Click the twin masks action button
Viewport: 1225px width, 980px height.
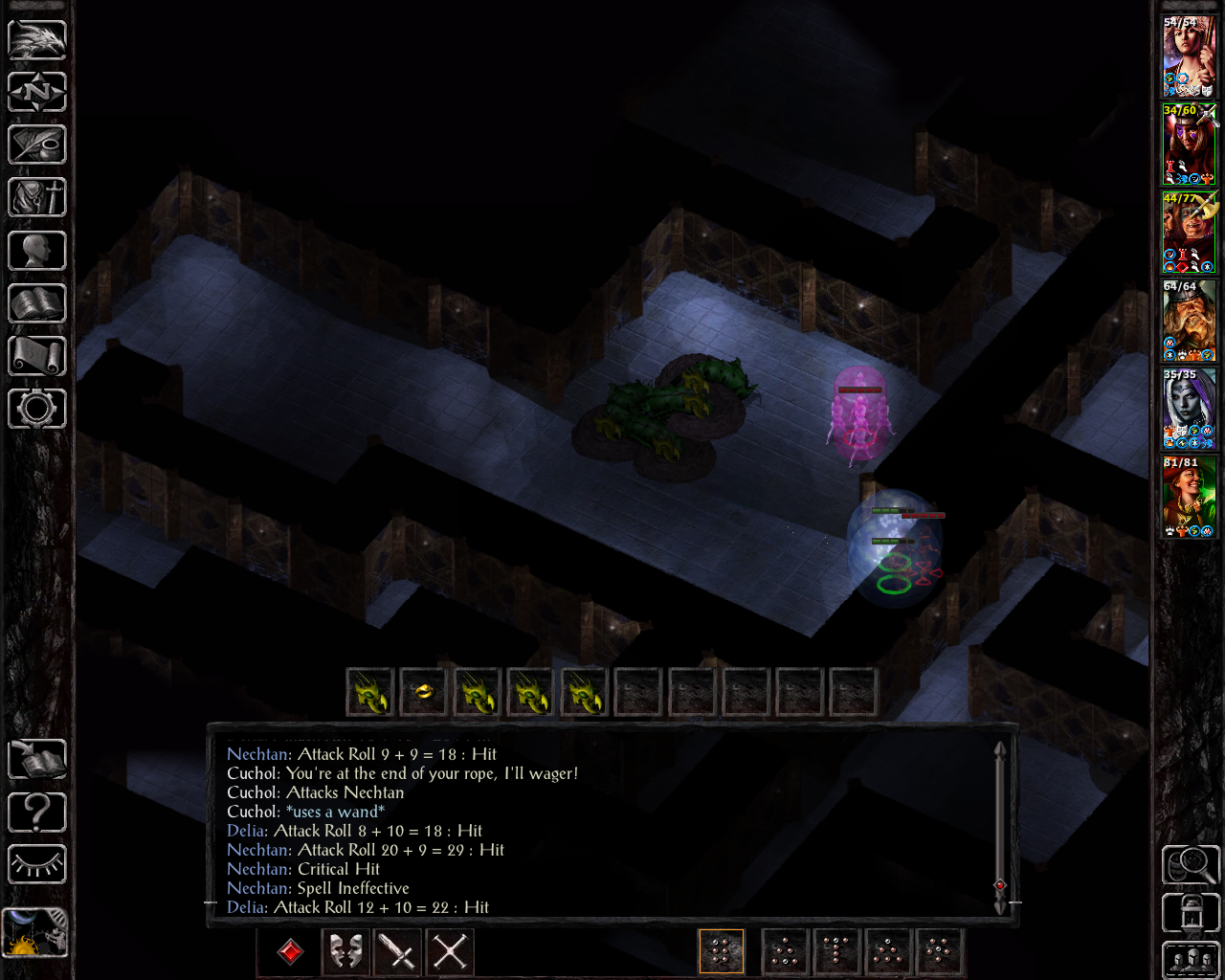[345, 951]
